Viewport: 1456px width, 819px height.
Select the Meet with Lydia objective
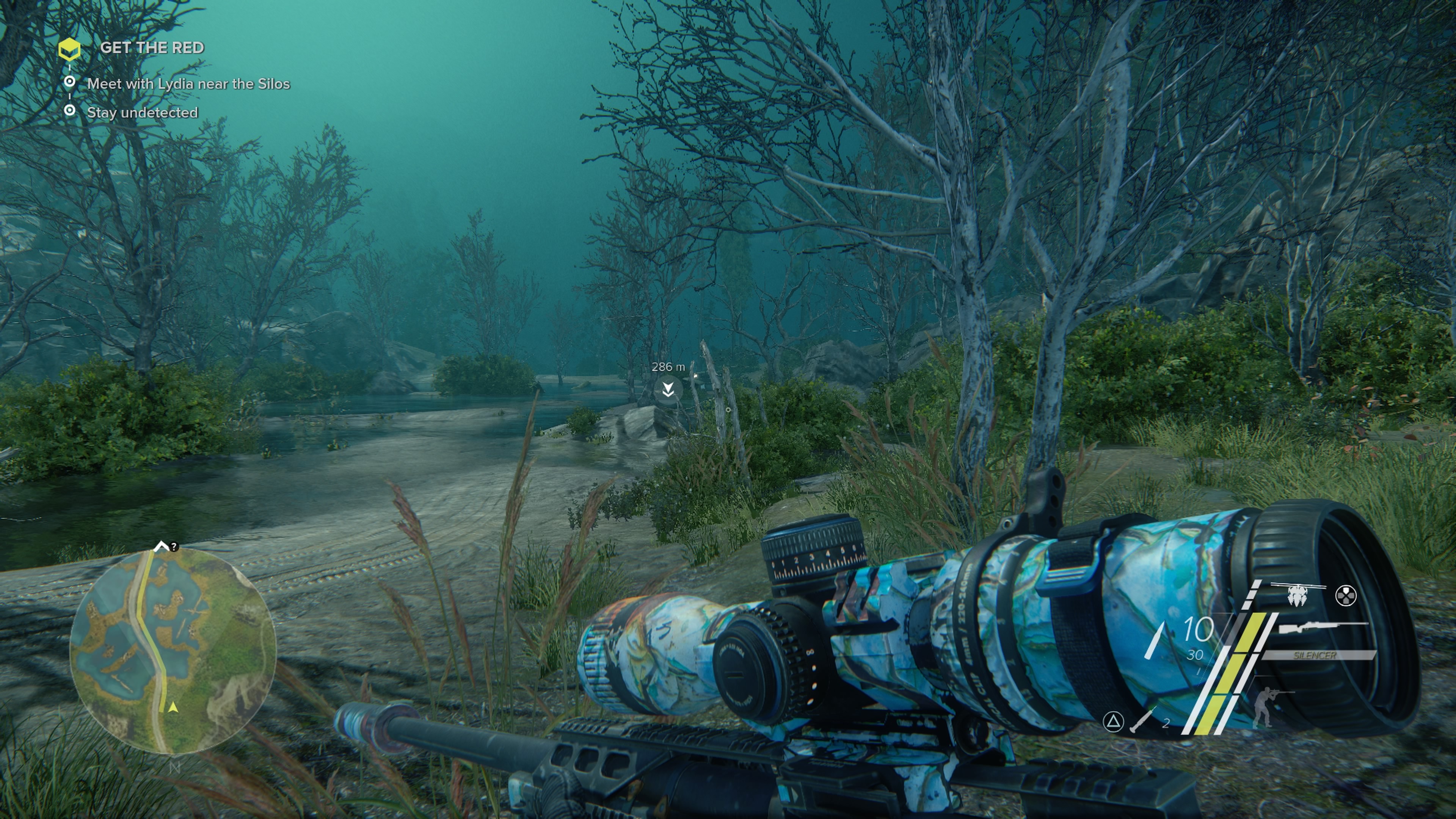188,84
